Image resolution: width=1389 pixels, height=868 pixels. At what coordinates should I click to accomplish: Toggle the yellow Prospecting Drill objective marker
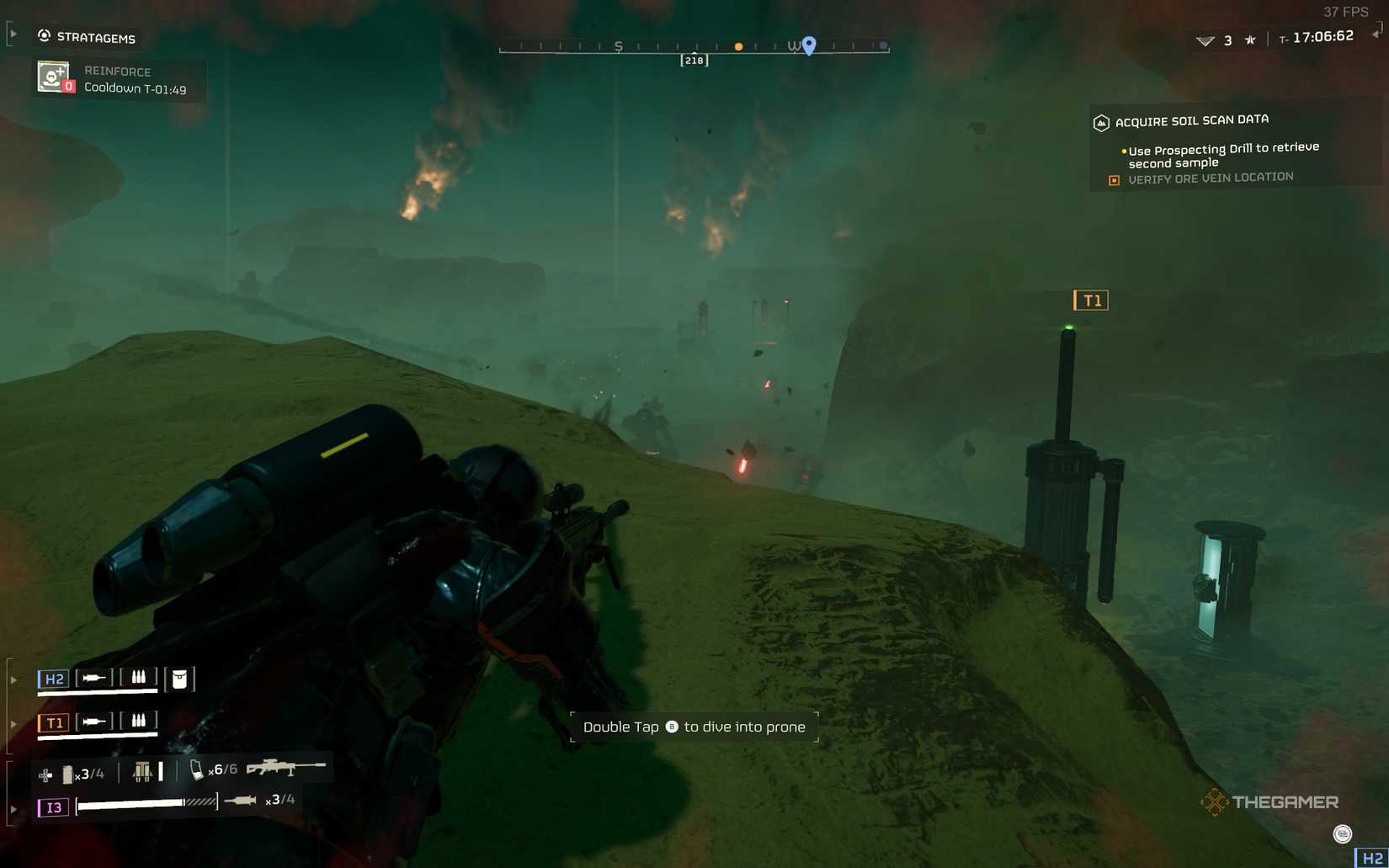tap(1123, 150)
